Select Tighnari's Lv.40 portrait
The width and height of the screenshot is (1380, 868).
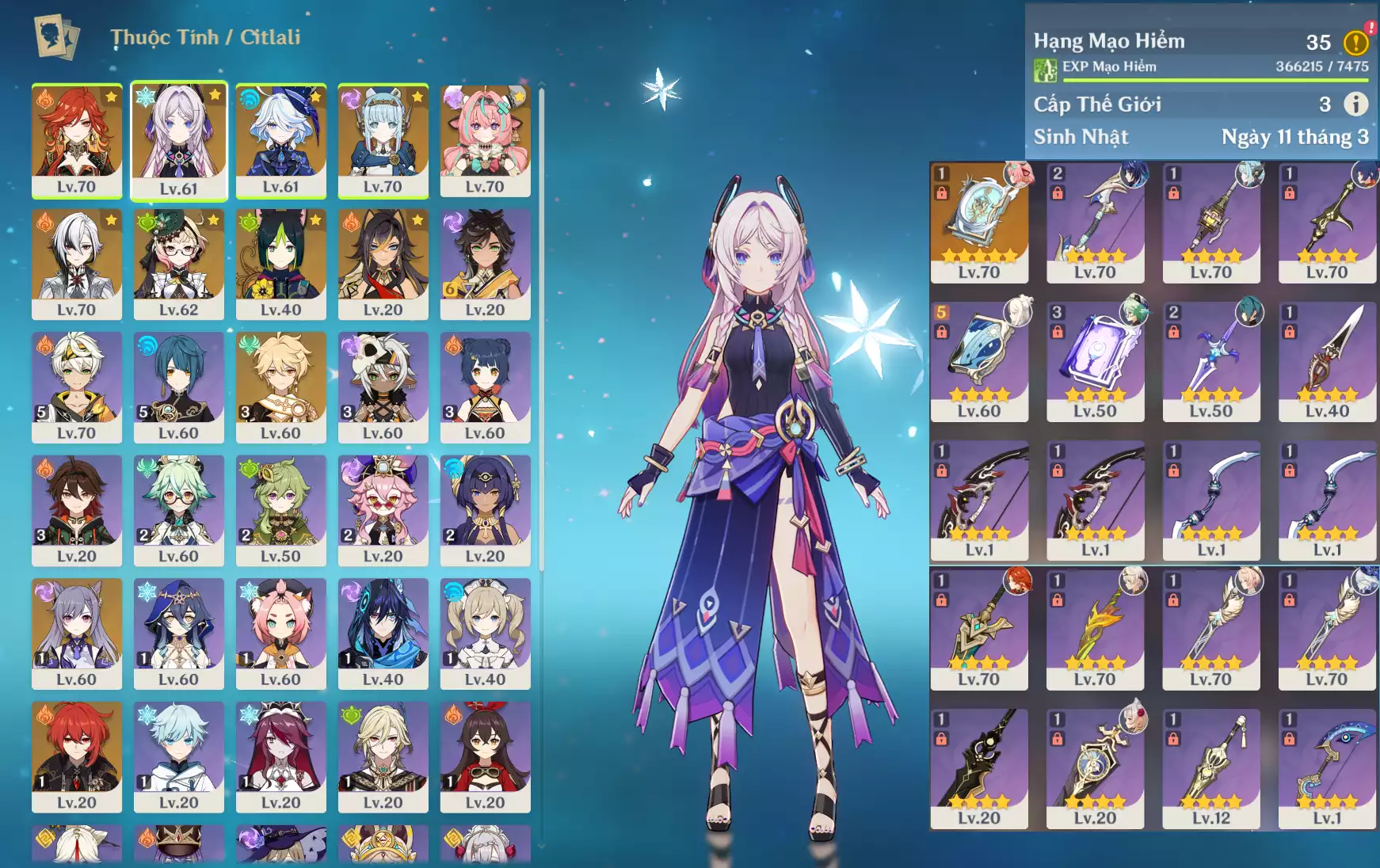(x=280, y=262)
